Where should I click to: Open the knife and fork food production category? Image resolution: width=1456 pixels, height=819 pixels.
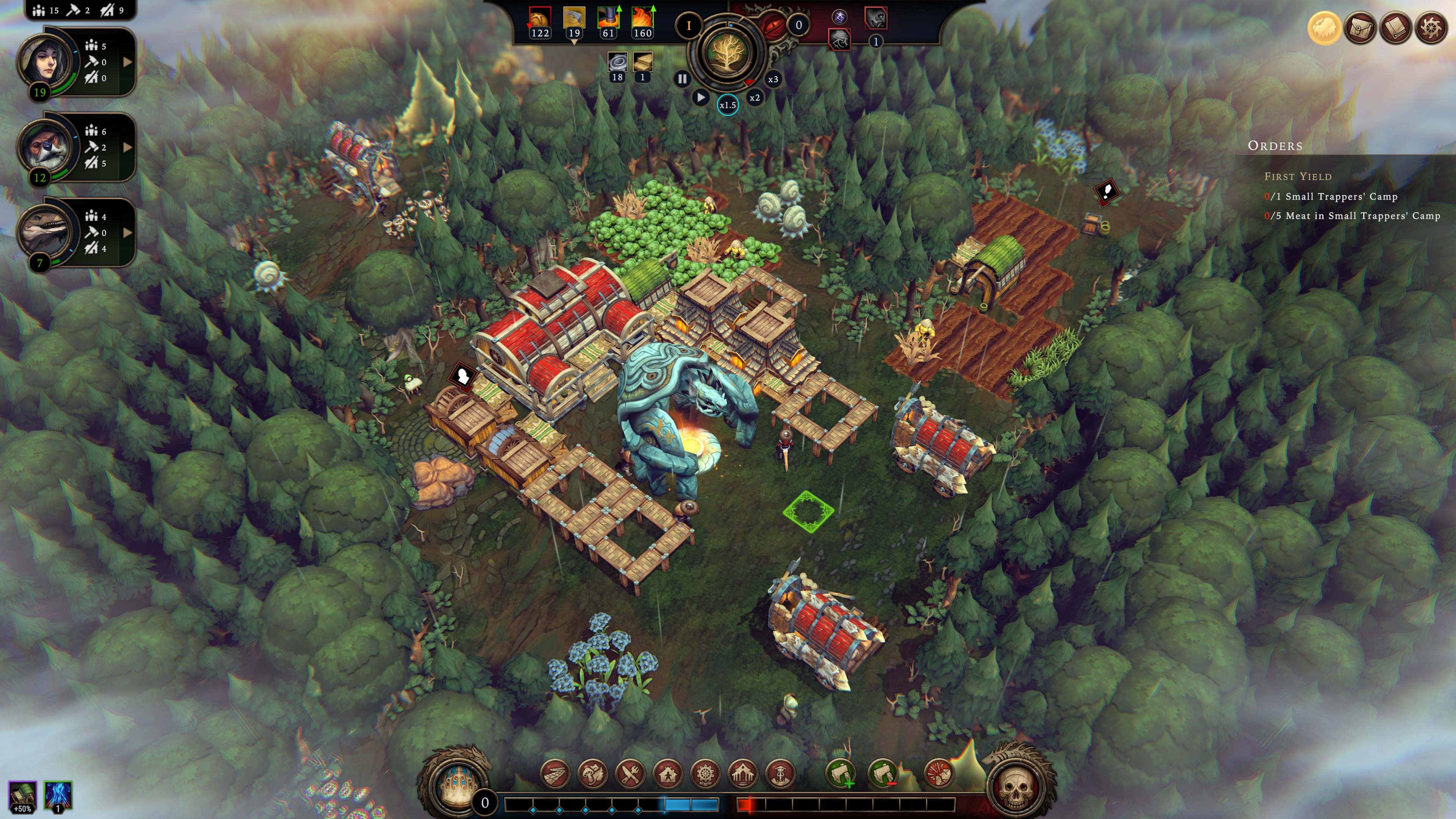coord(630,774)
